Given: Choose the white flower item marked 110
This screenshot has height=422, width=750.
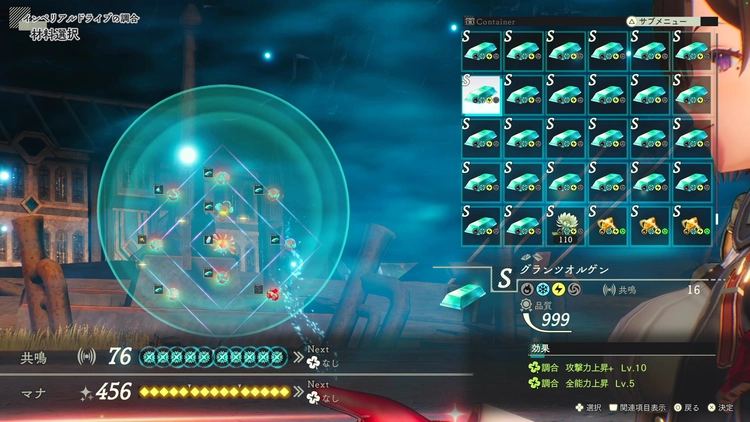Looking at the screenshot, I should pyautogui.click(x=565, y=224).
